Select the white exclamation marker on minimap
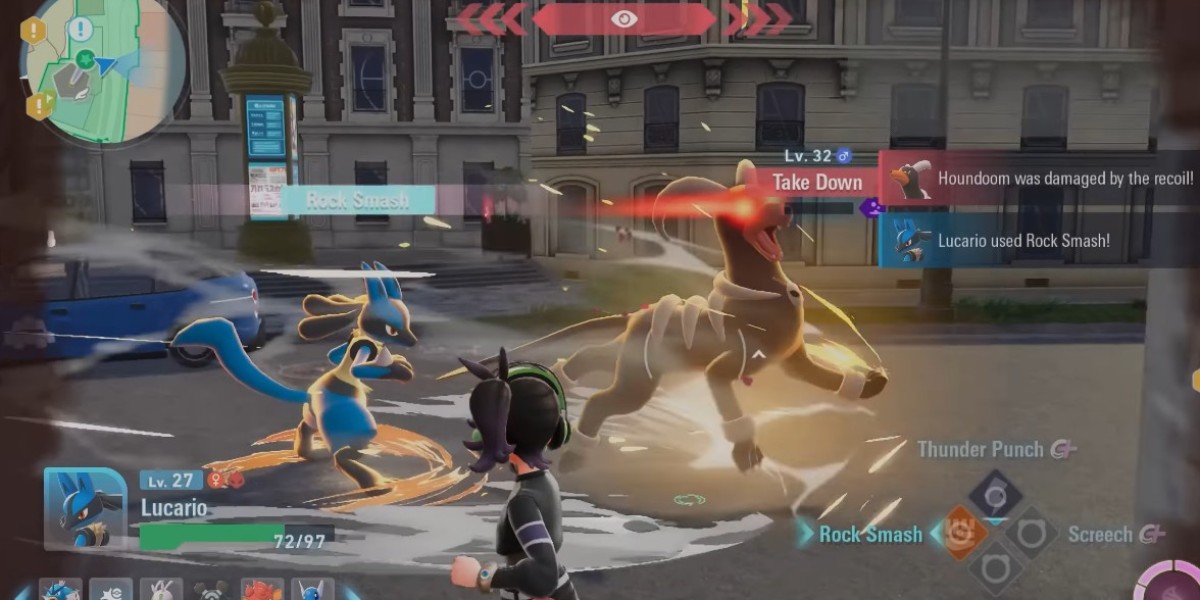1200x600 pixels. pos(80,28)
